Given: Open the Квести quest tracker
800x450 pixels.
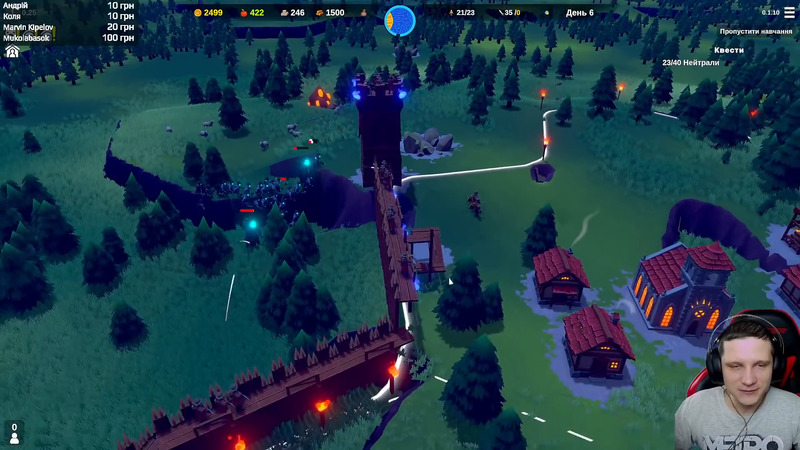Looking at the screenshot, I should (x=729, y=49).
